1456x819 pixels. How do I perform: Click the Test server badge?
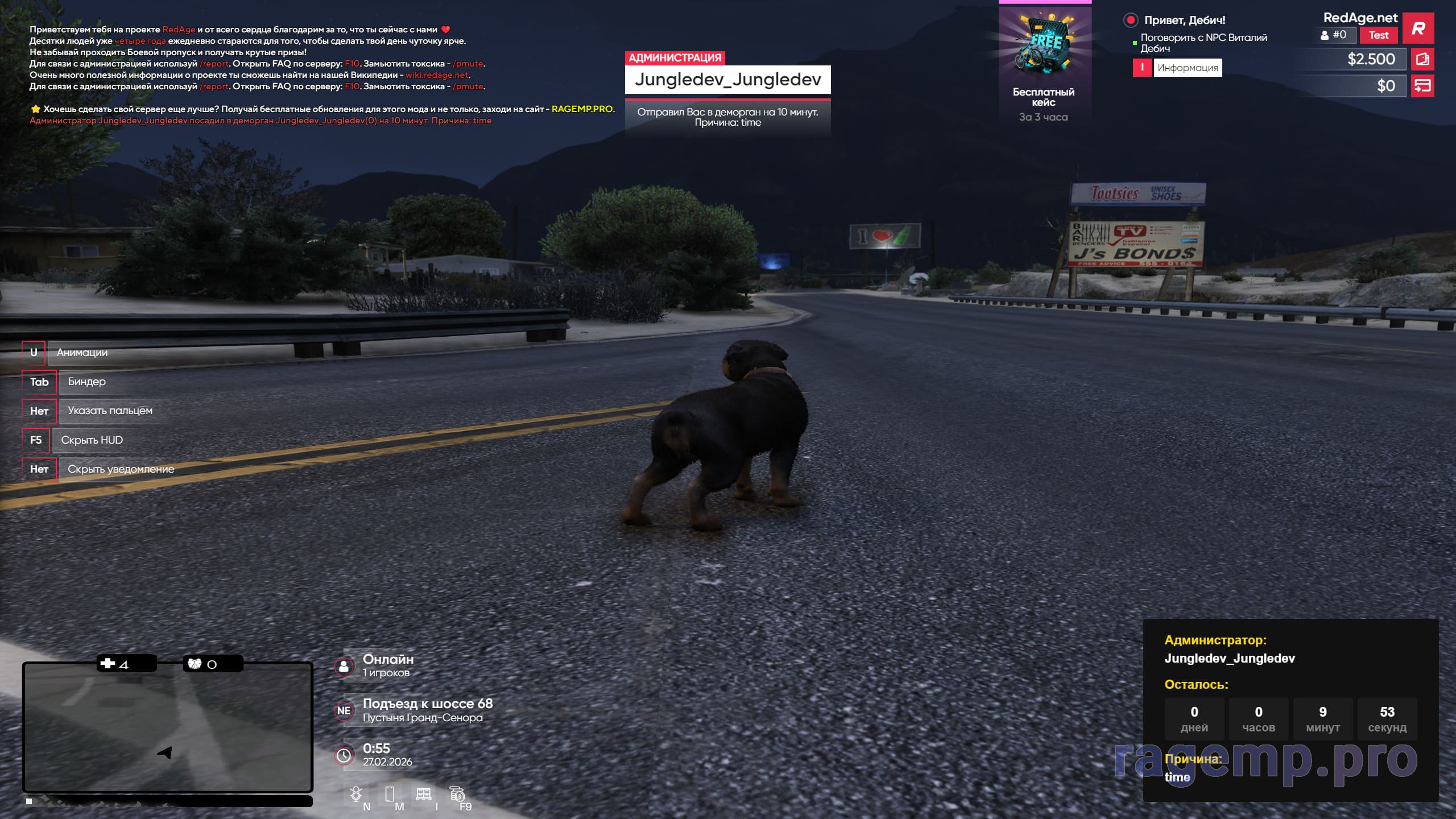[x=1378, y=35]
